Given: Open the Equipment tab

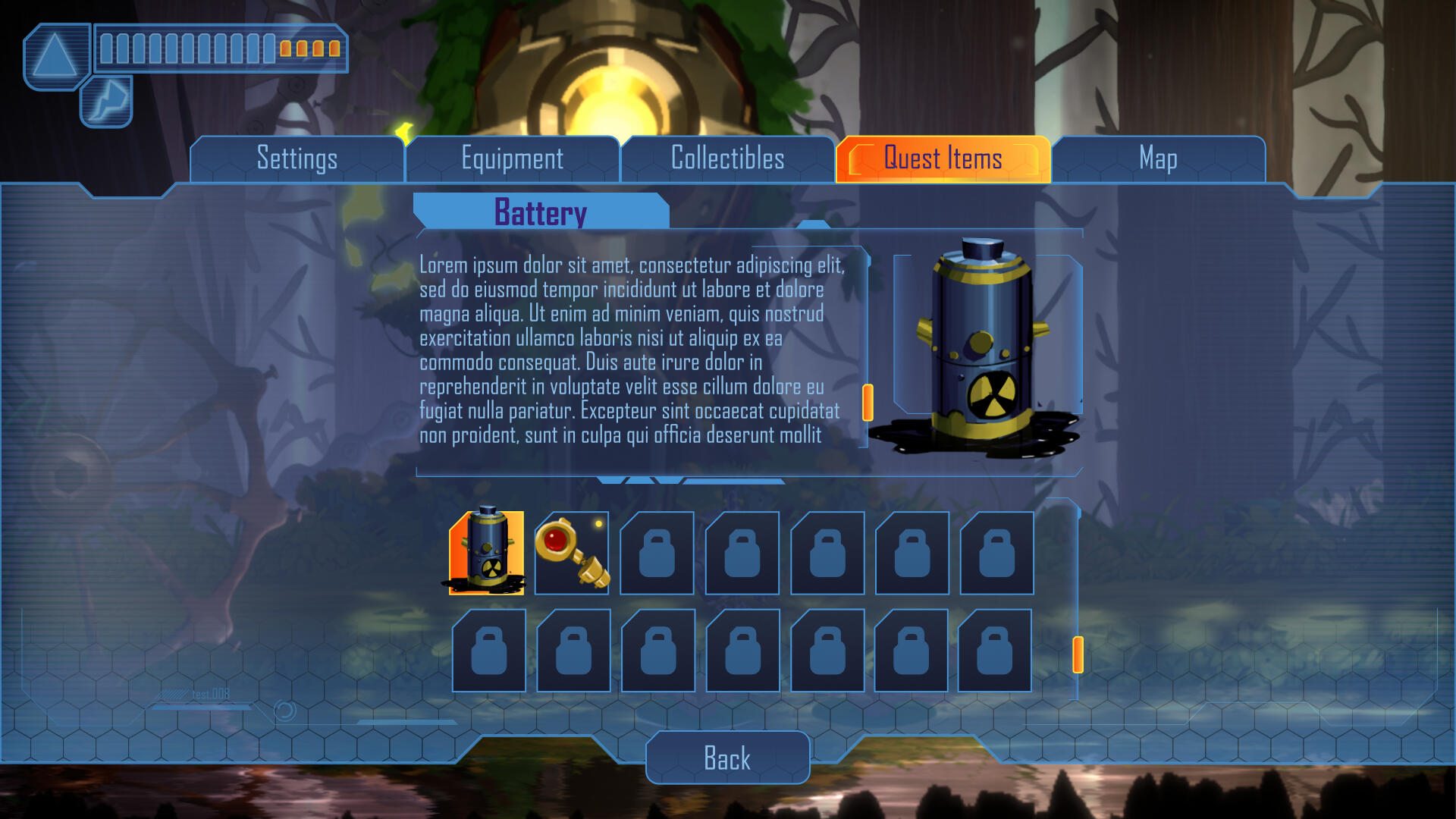Looking at the screenshot, I should 512,159.
